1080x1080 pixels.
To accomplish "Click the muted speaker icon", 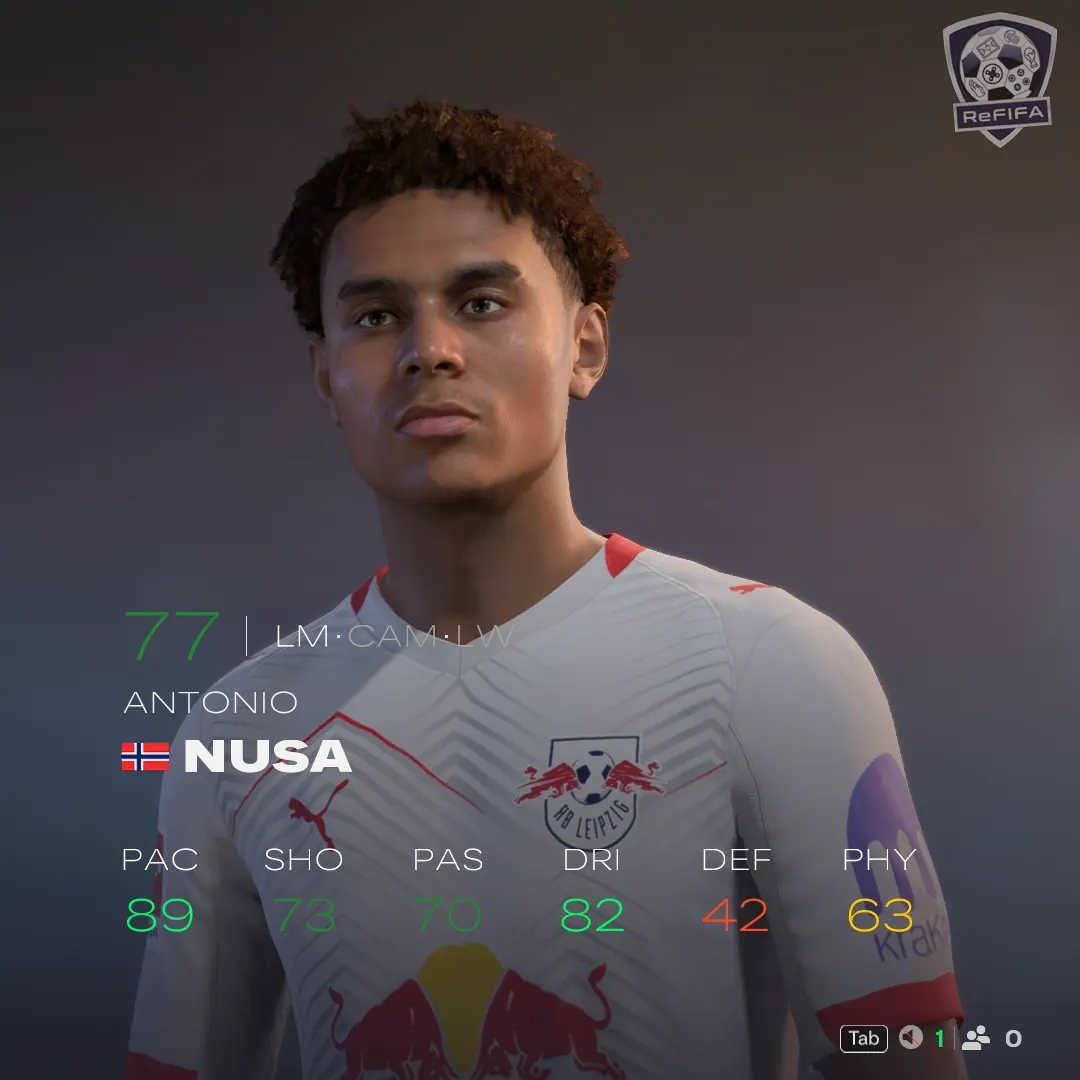I will [910, 1038].
